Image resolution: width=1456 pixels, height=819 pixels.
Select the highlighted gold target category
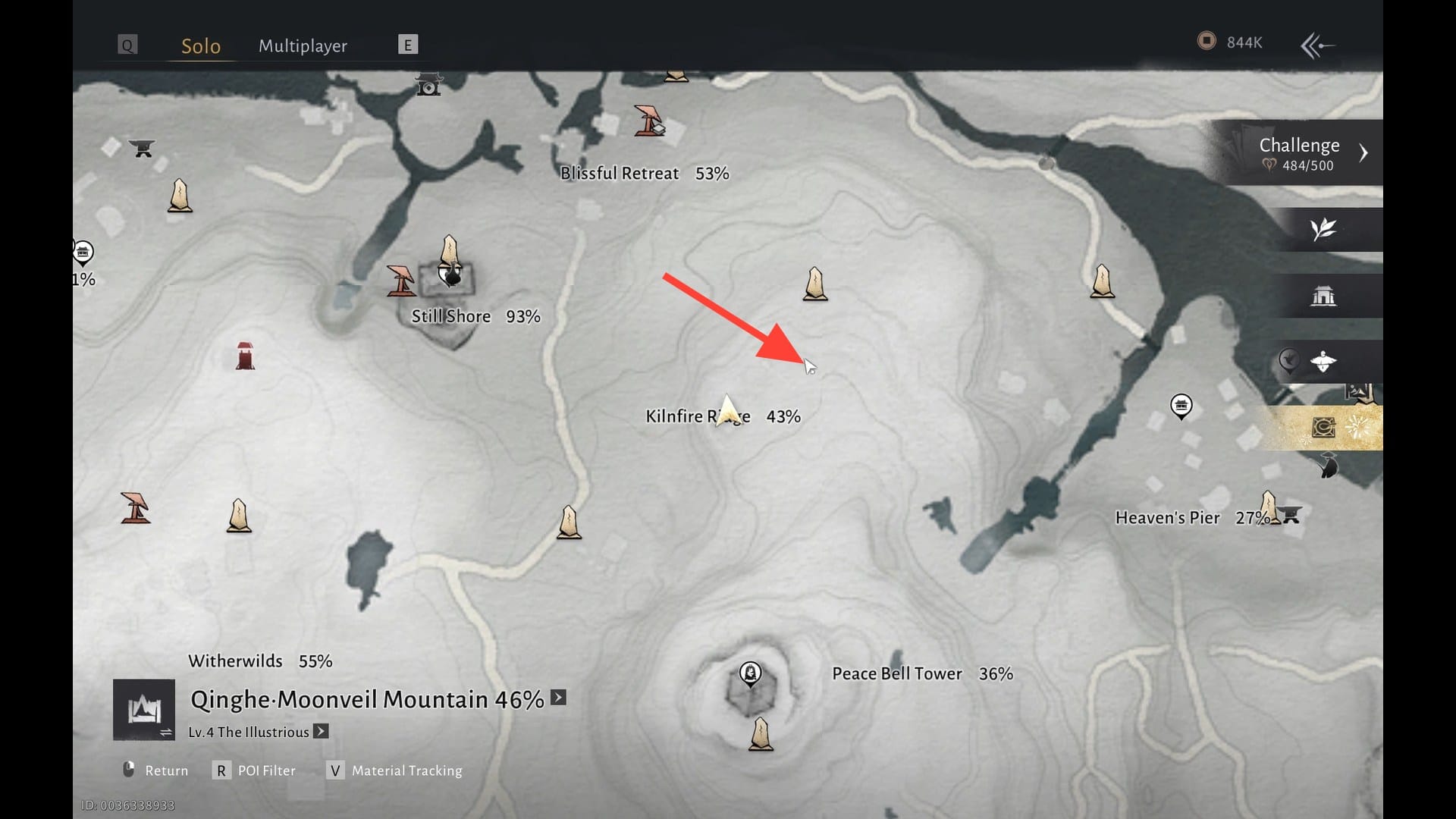click(1324, 428)
